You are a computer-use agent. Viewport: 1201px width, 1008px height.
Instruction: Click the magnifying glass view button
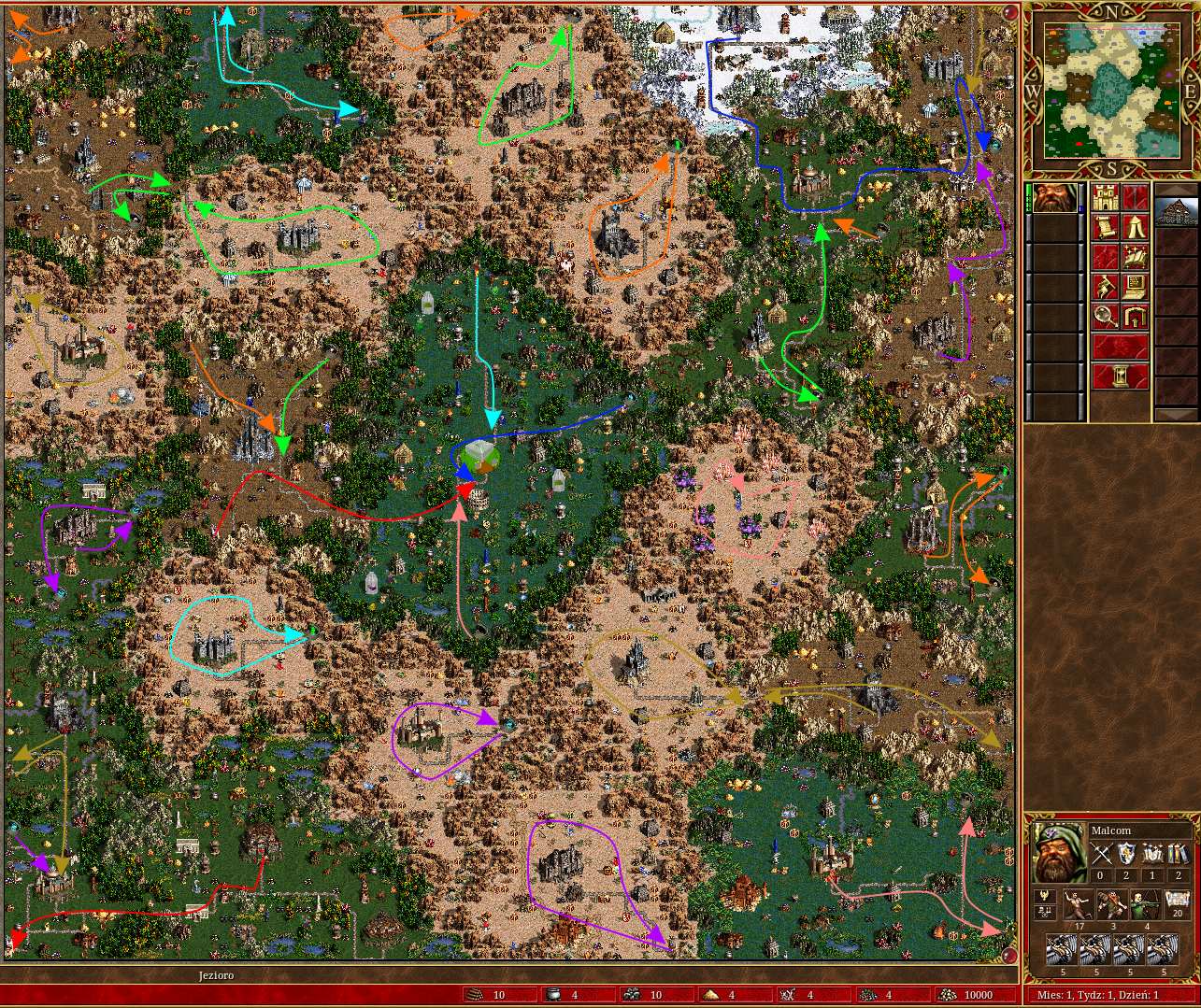pyautogui.click(x=1106, y=317)
